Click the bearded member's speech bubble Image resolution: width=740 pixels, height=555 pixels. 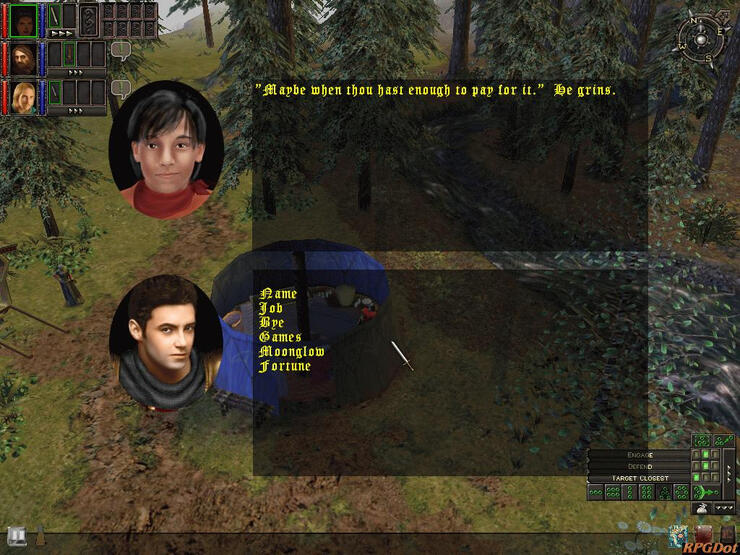click(121, 50)
